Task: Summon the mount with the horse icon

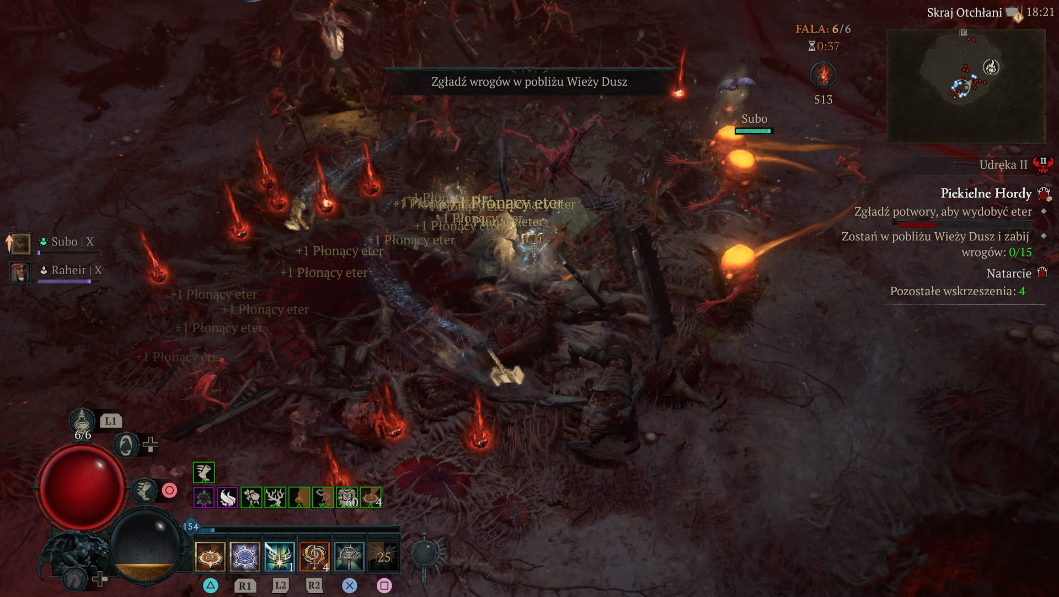Action: coord(74,577)
